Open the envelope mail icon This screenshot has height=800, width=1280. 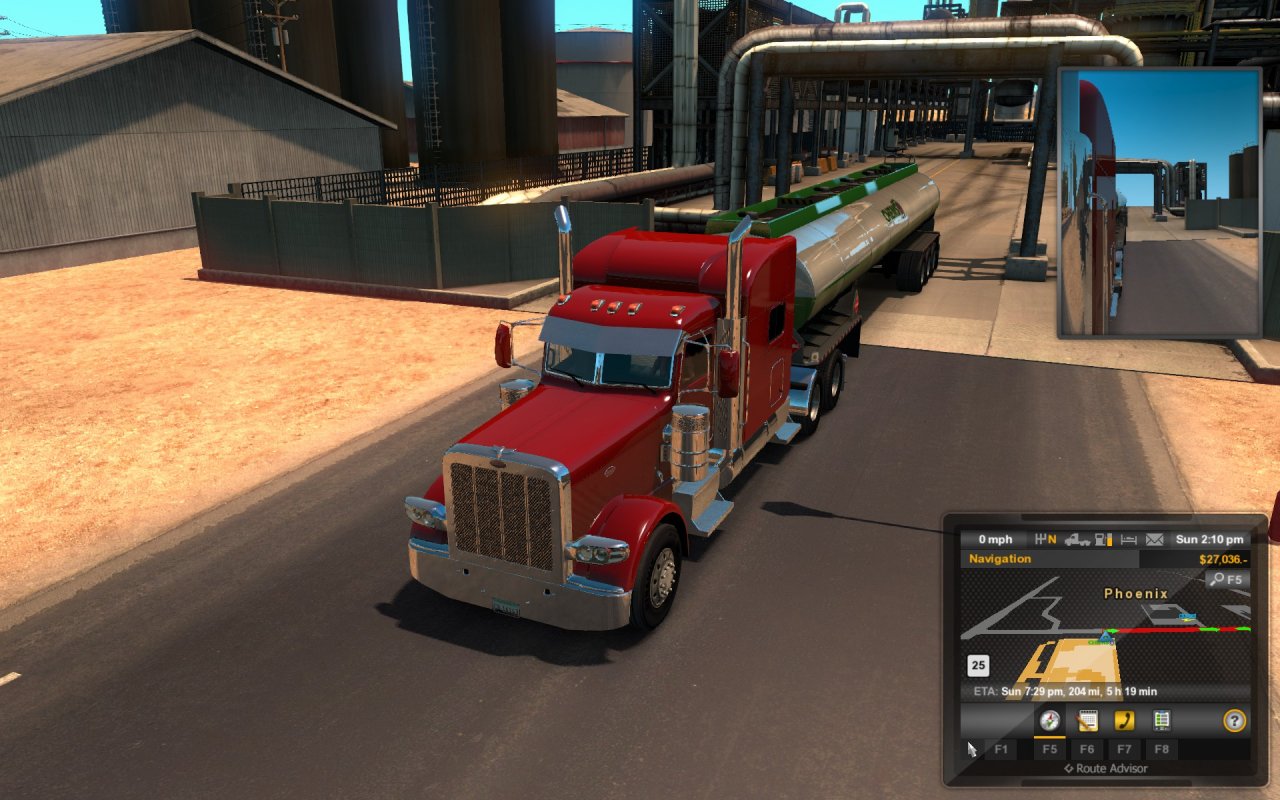pyautogui.click(x=1155, y=540)
